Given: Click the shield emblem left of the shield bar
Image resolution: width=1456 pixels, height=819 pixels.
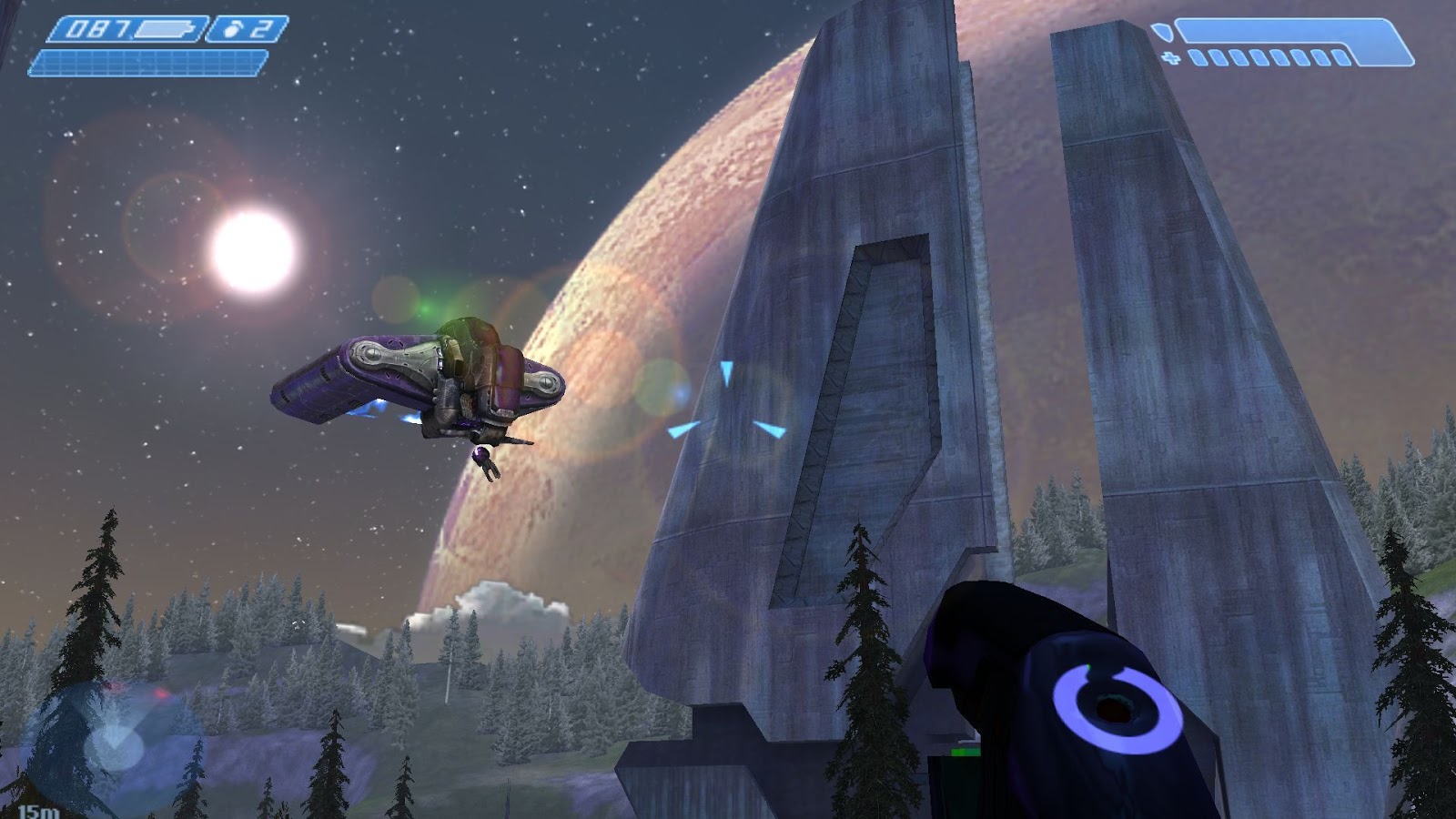Looking at the screenshot, I should [x=1162, y=32].
